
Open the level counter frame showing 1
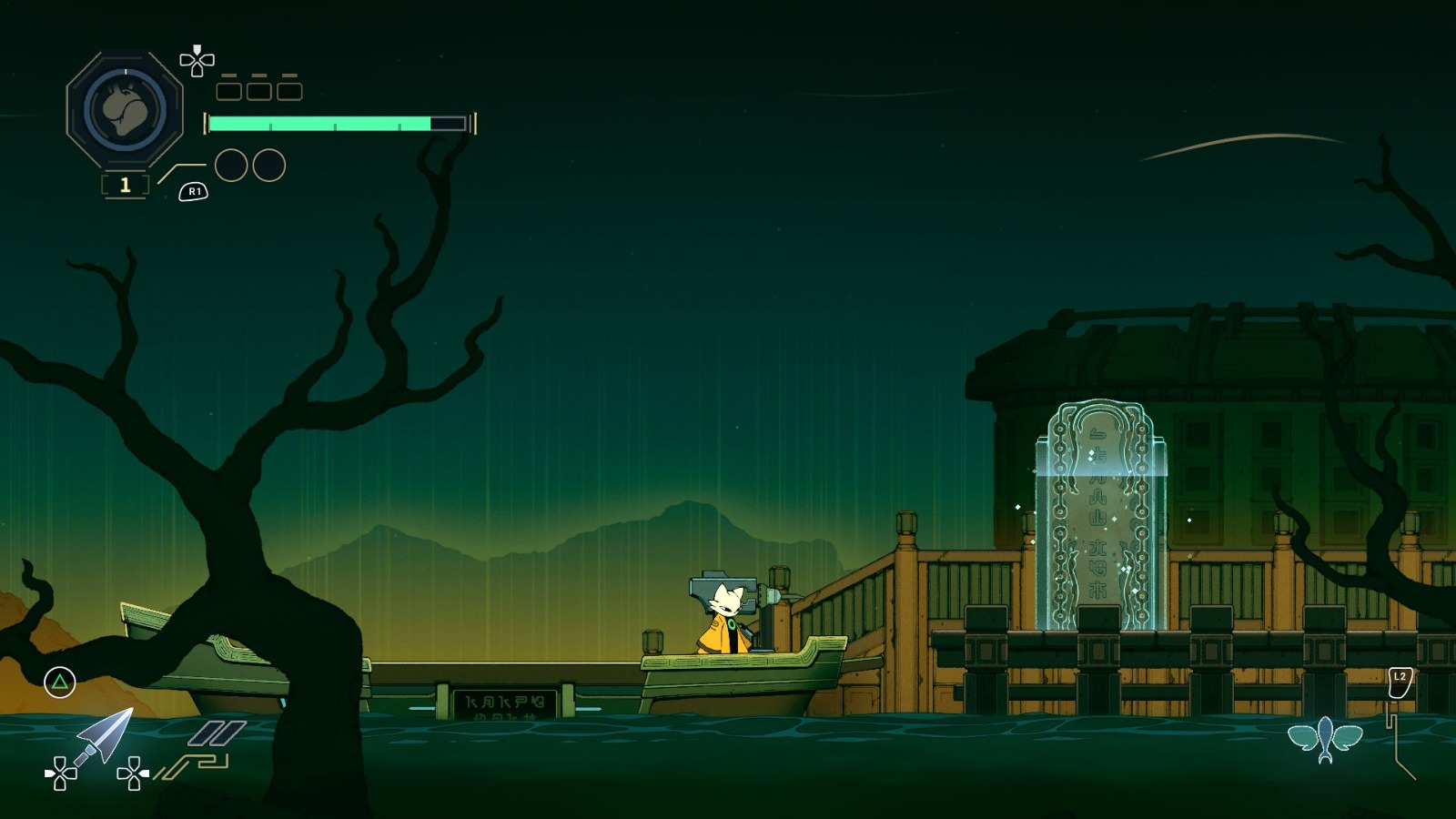pos(124,185)
